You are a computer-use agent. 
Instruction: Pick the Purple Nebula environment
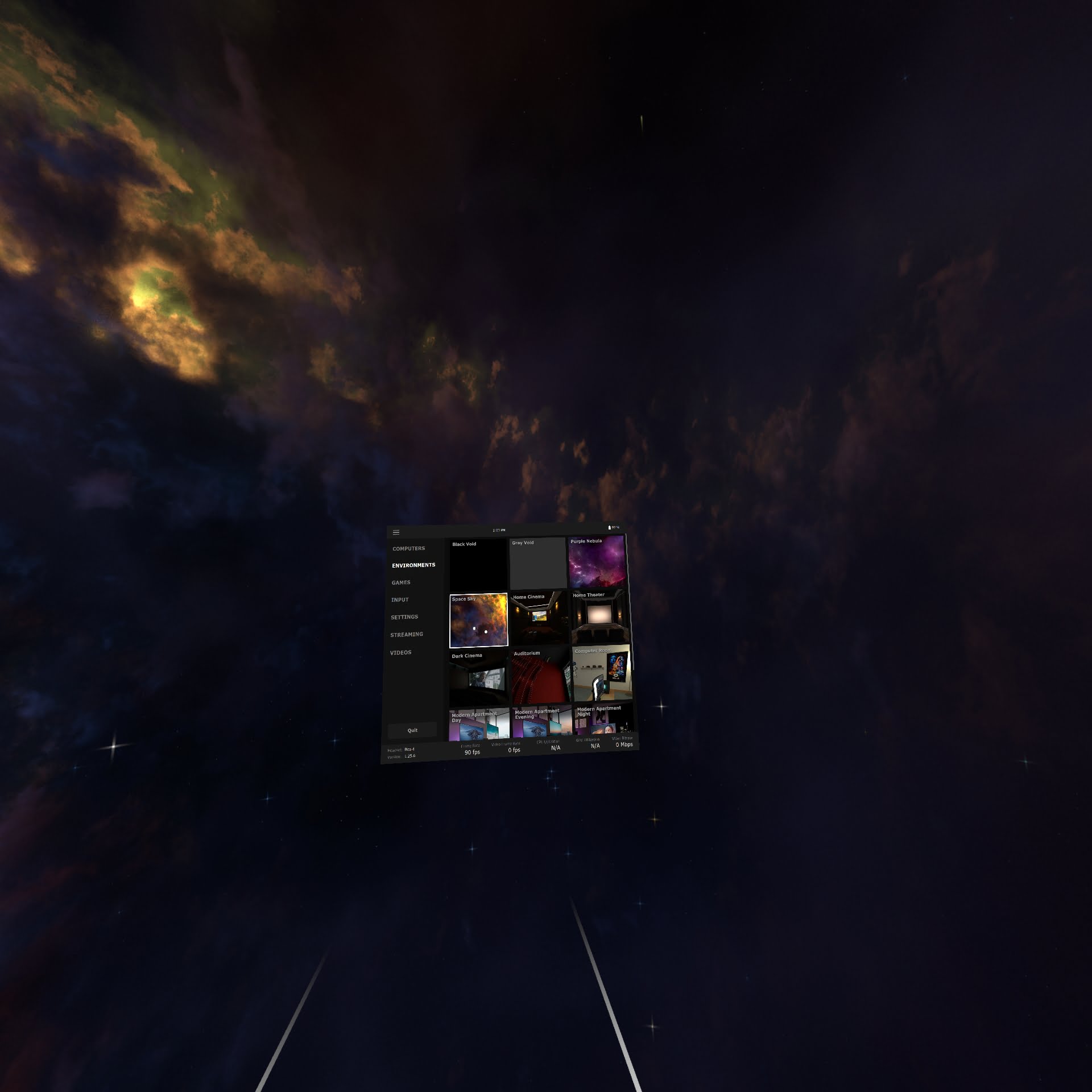click(597, 562)
